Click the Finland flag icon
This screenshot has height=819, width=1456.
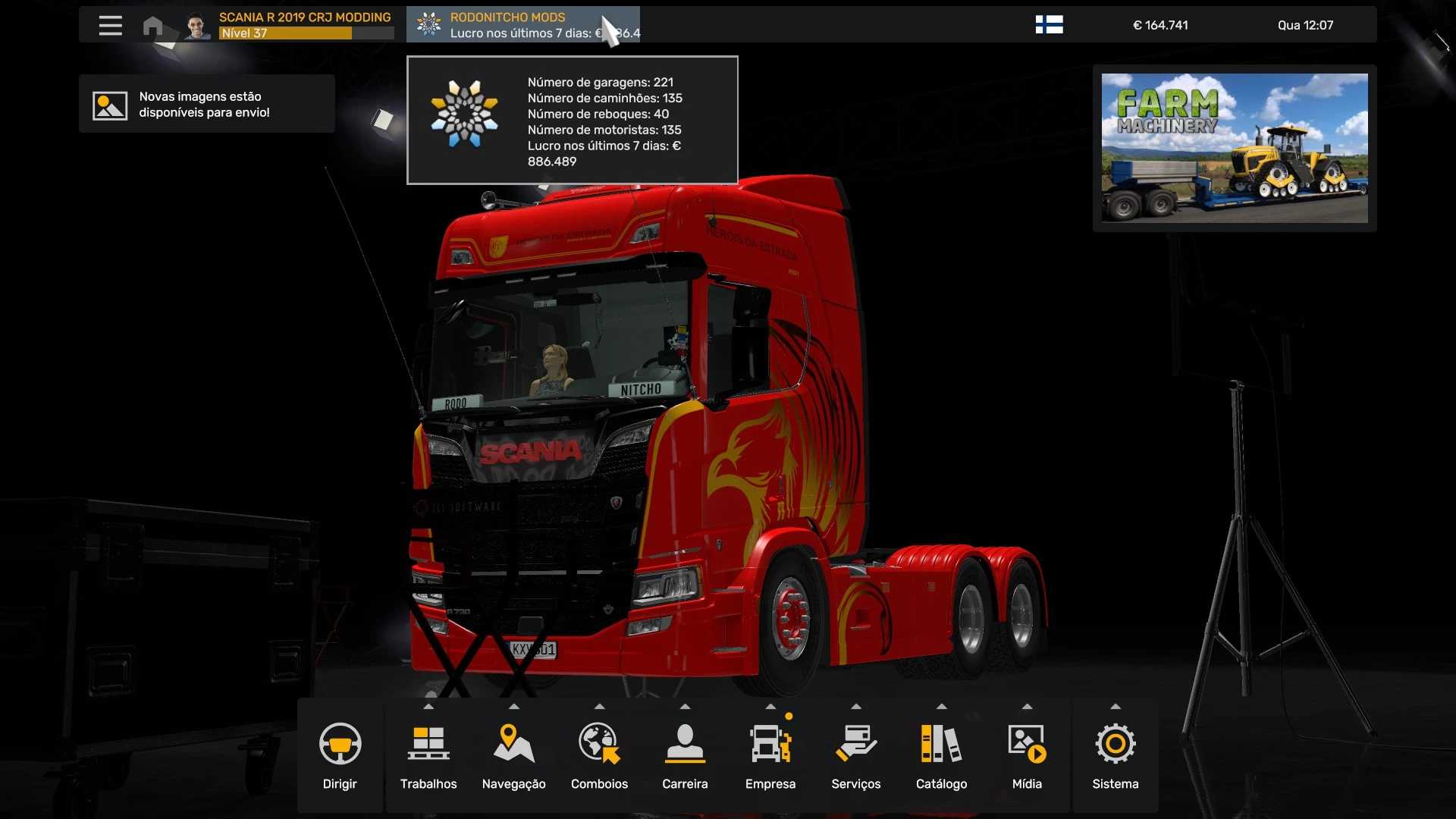point(1049,25)
